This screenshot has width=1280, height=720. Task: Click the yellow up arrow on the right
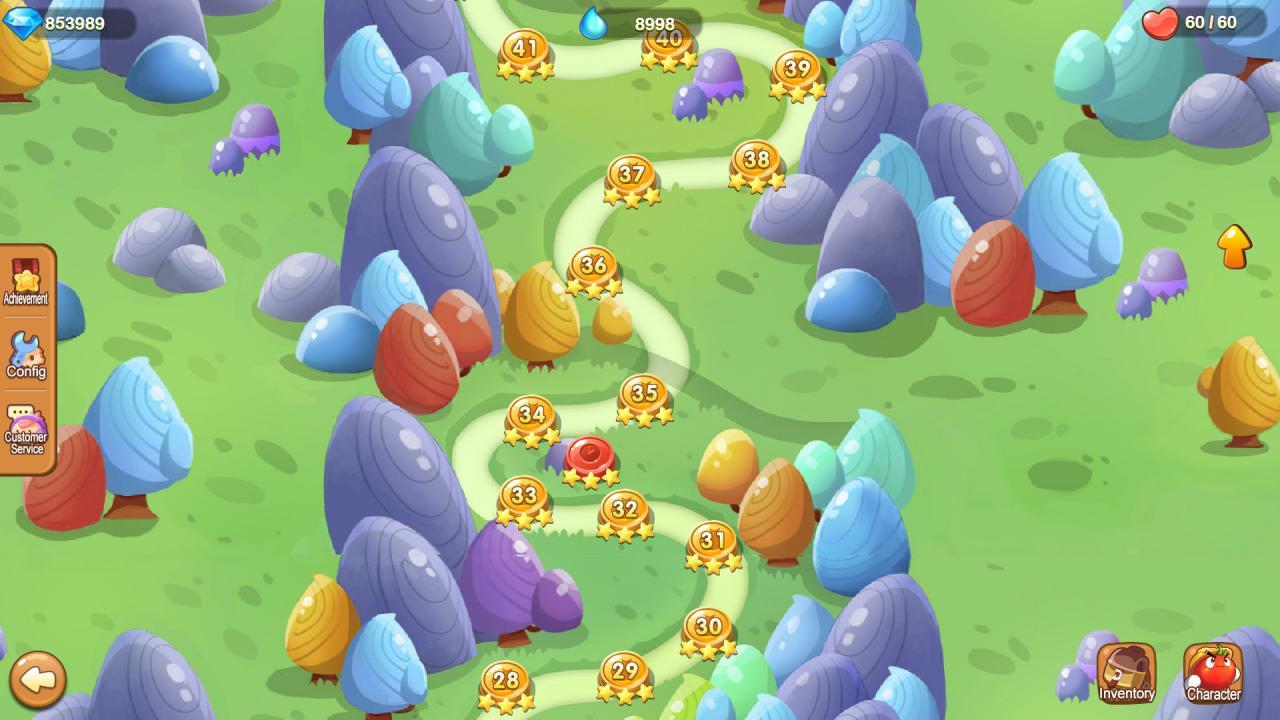[x=1235, y=245]
